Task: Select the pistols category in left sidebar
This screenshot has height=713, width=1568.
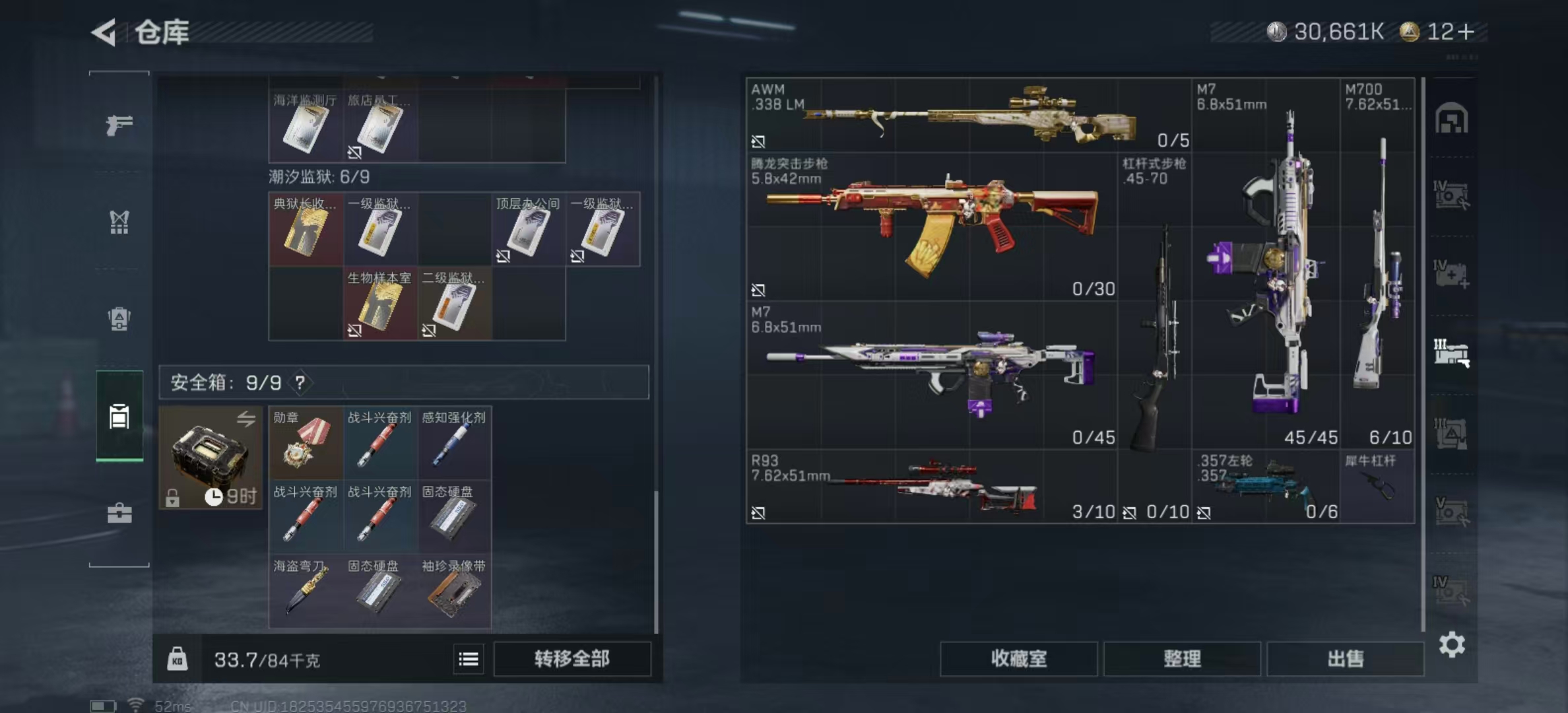Action: click(x=119, y=127)
